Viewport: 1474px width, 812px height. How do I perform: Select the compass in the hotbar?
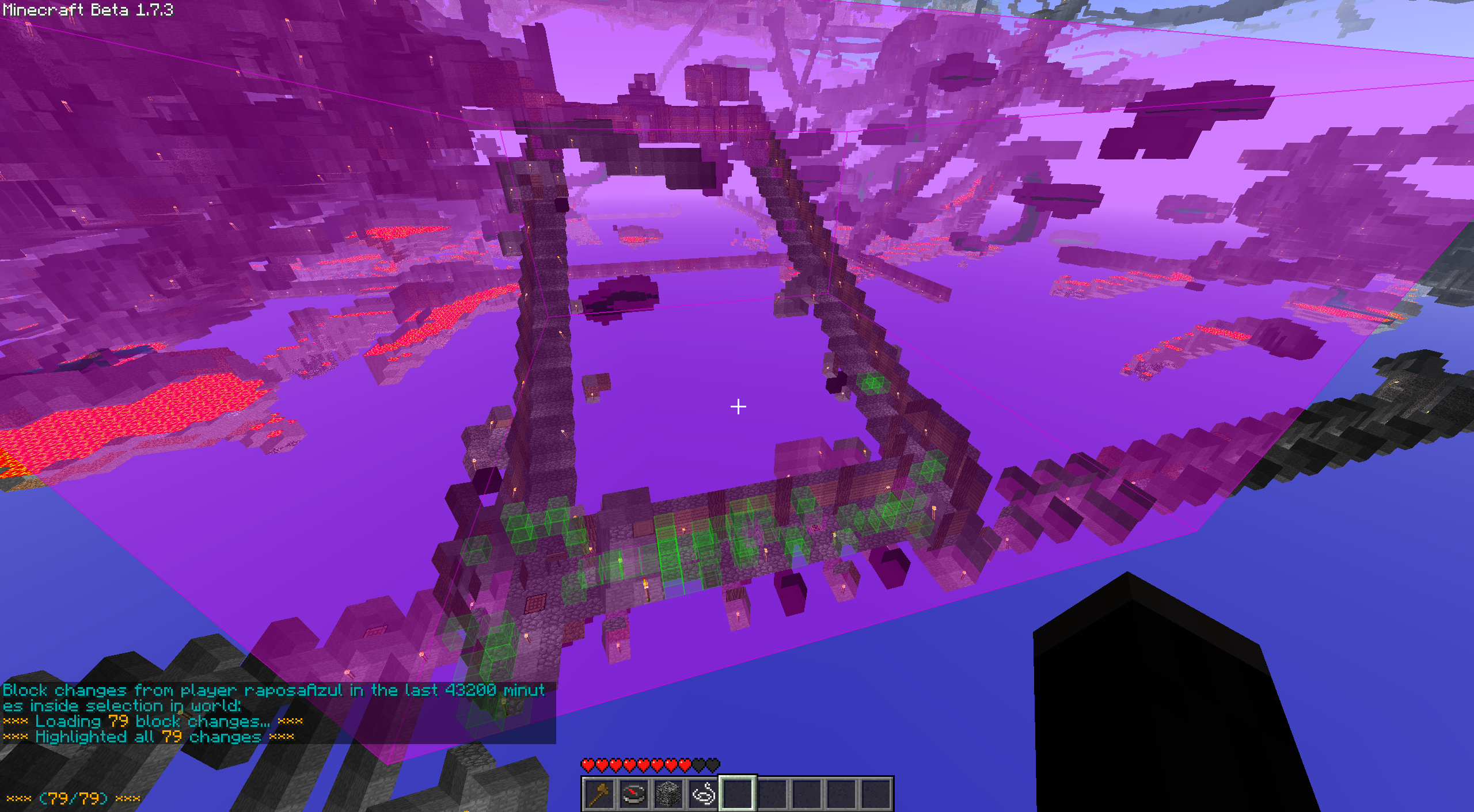[633, 794]
